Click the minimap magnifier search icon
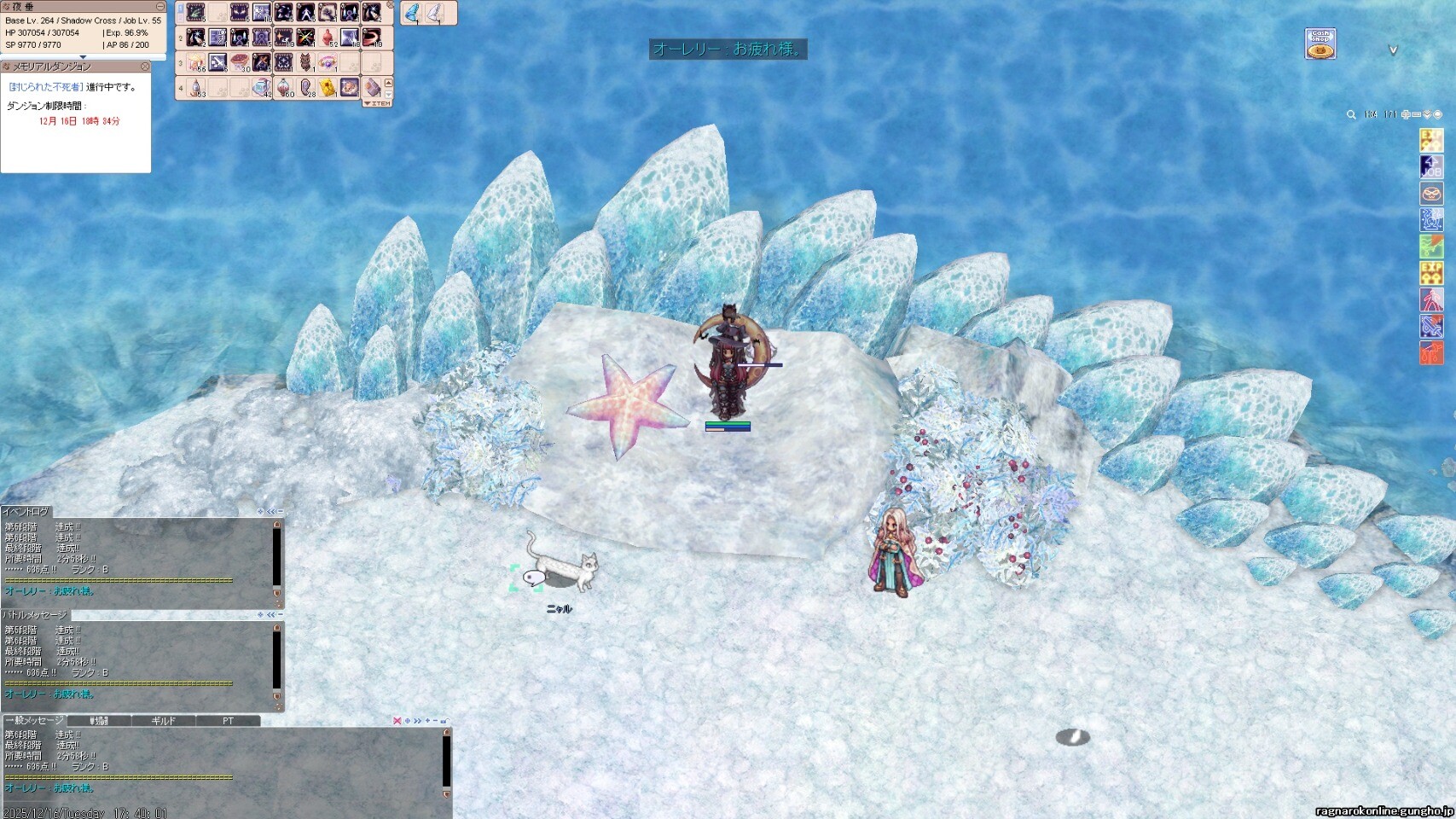 (1351, 114)
